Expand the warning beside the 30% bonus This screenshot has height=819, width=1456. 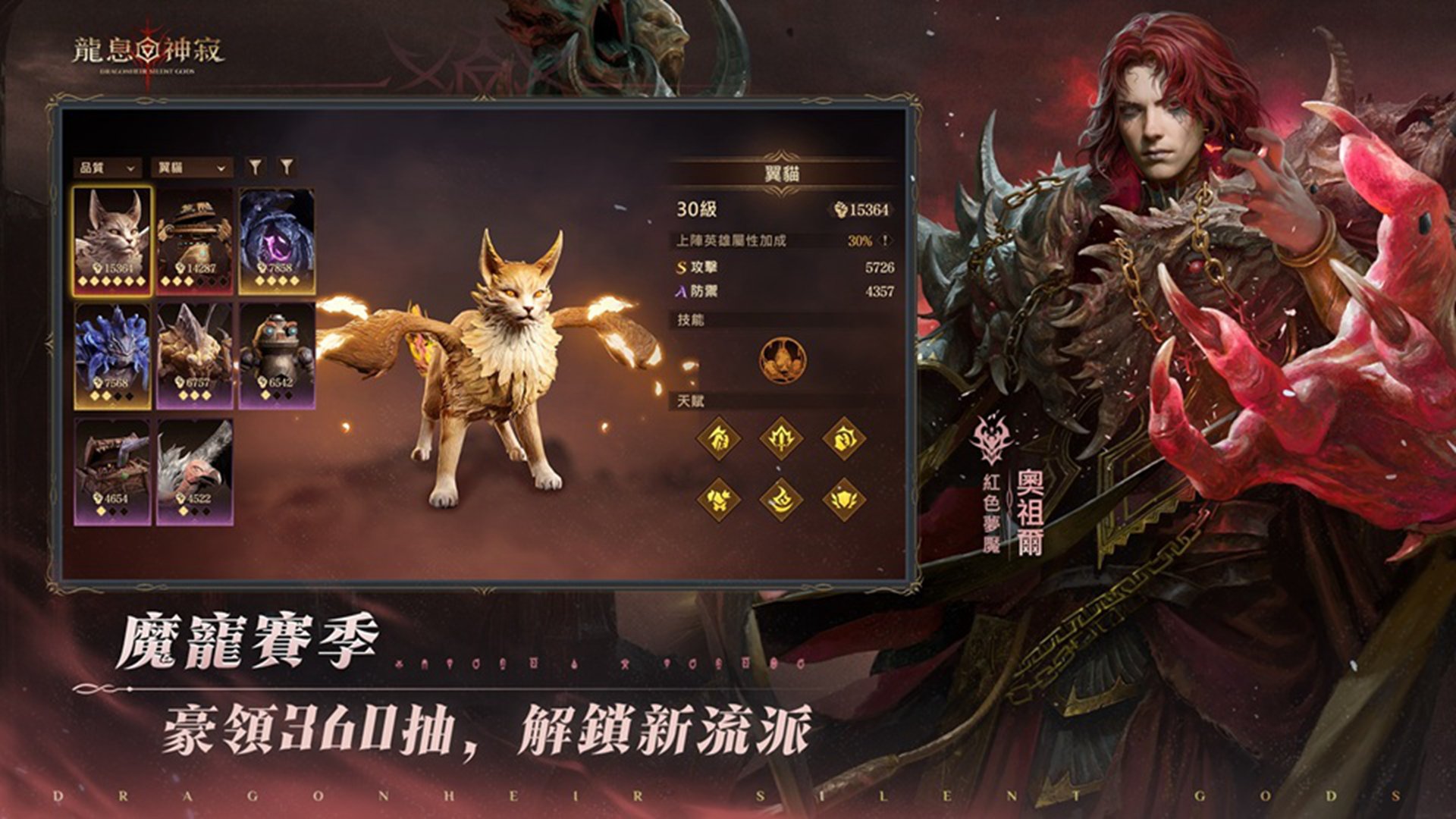click(x=885, y=239)
